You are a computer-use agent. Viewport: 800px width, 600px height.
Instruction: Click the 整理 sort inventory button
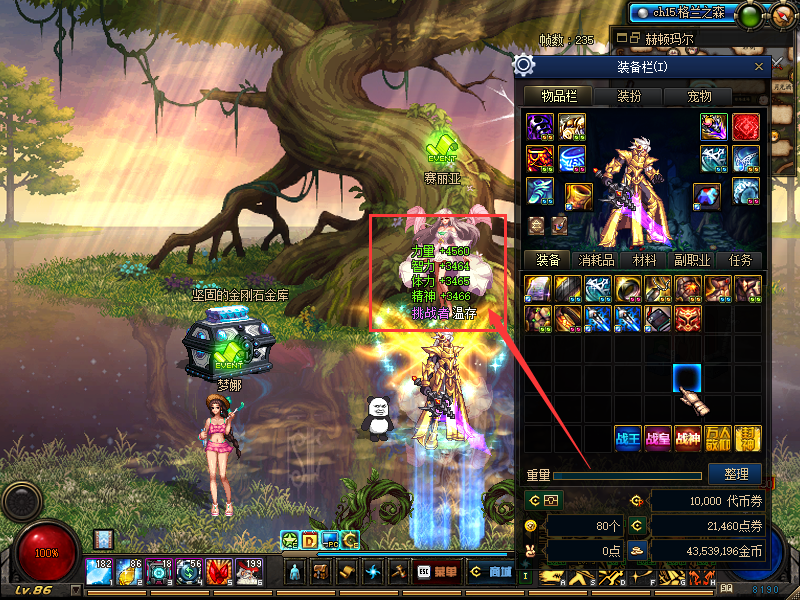tap(735, 473)
